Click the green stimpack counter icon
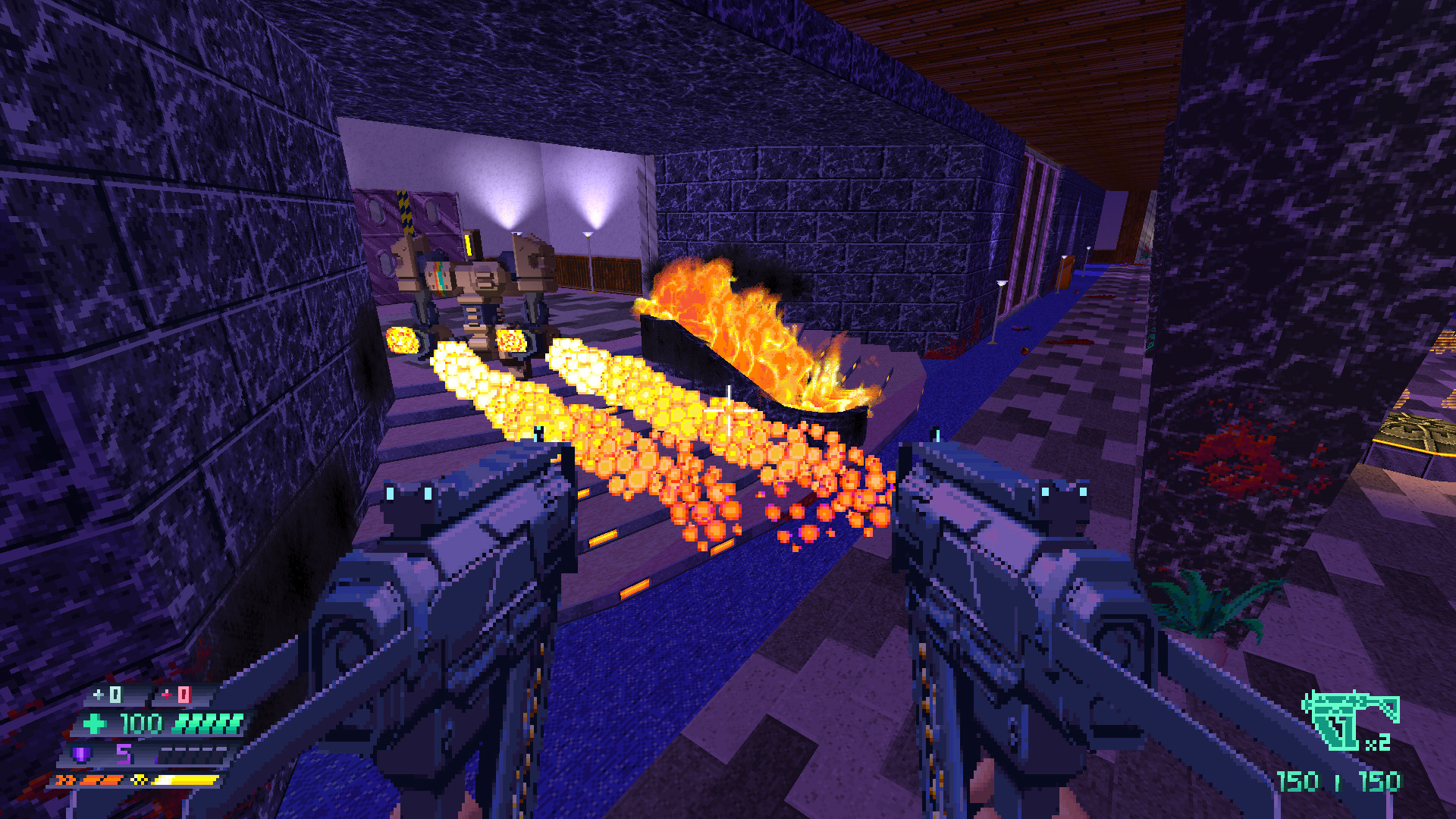The height and width of the screenshot is (819, 1456). [x=98, y=695]
